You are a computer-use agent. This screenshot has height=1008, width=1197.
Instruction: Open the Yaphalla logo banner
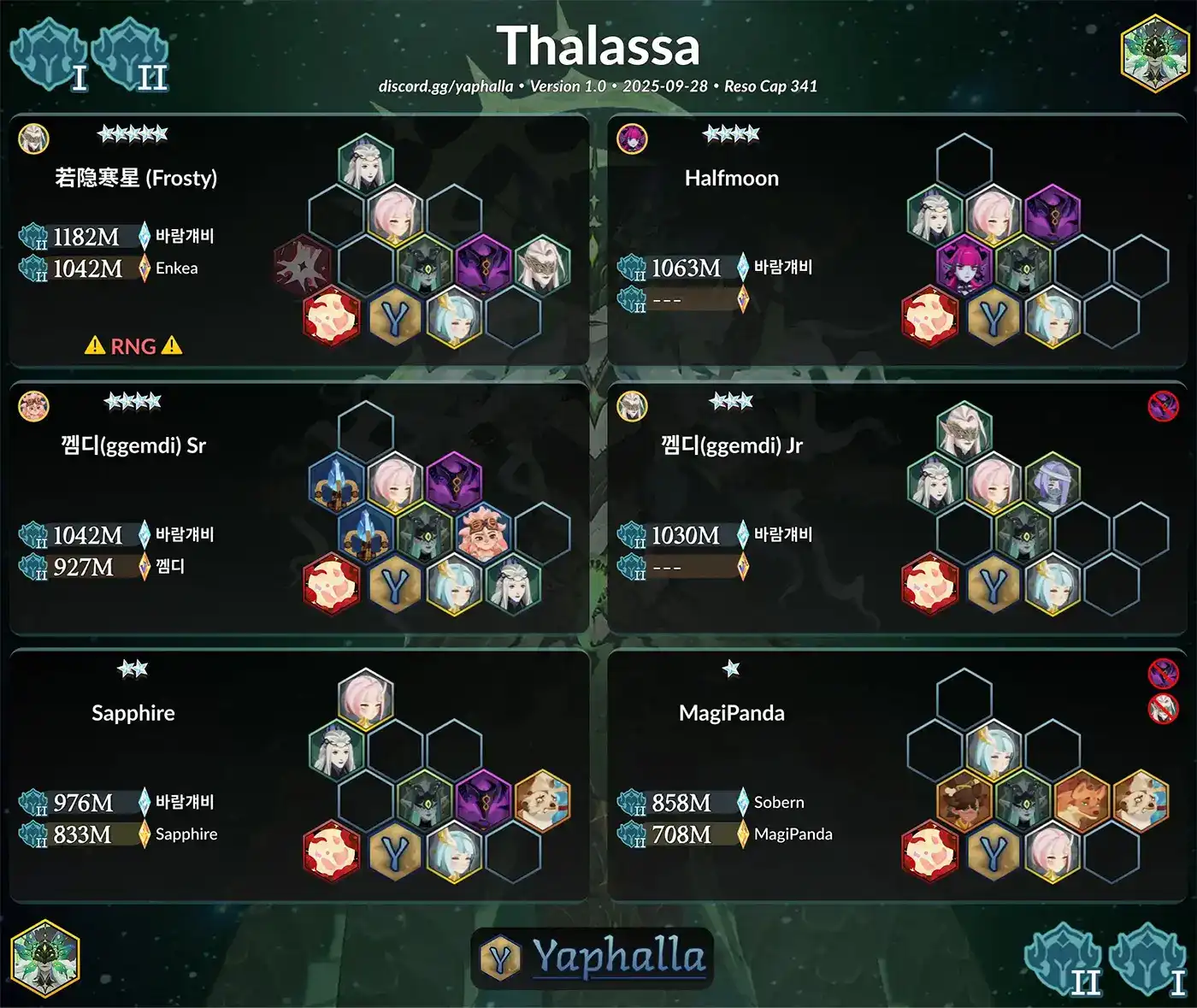click(x=593, y=958)
